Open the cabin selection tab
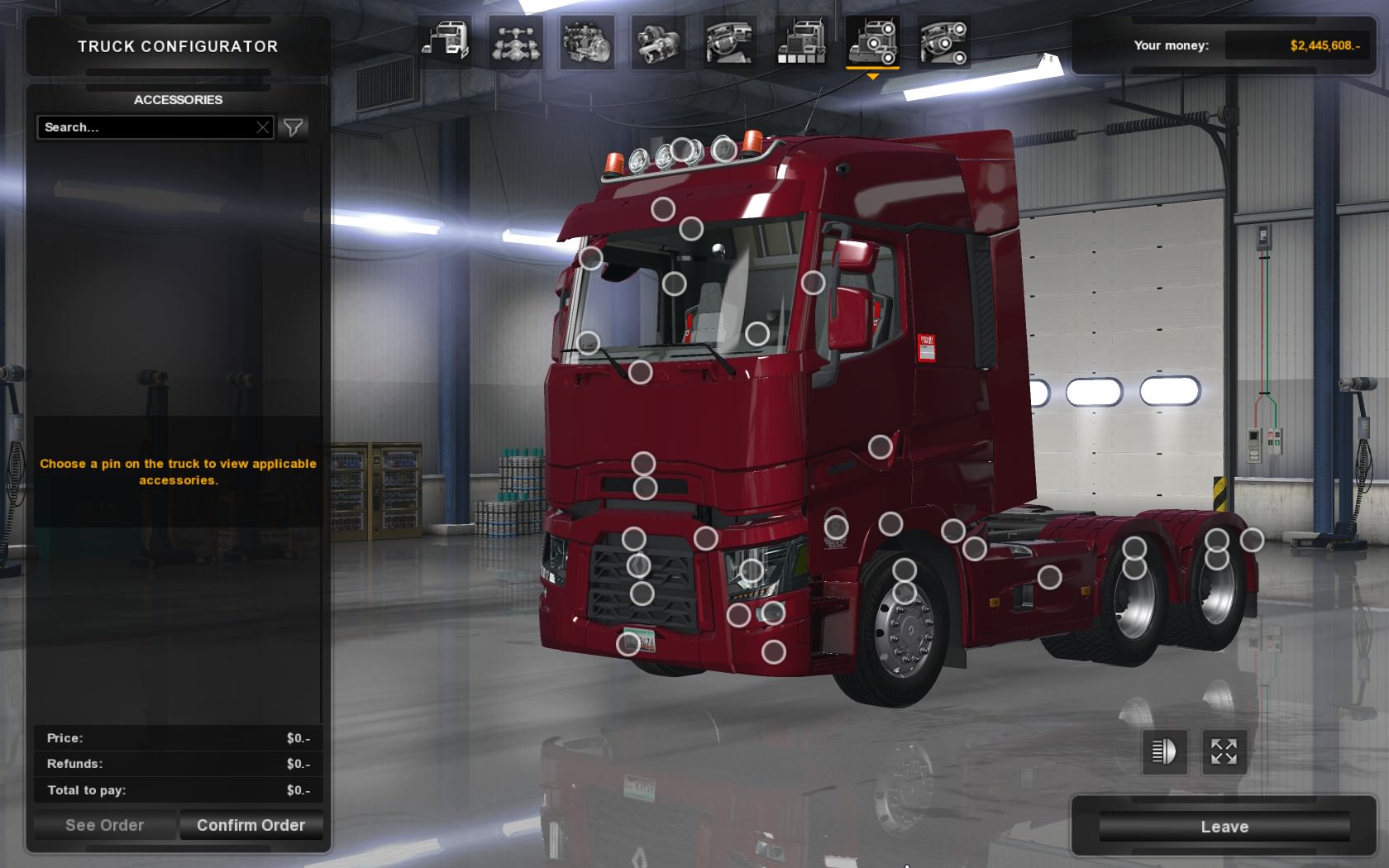Viewport: 1389px width, 868px height. tap(446, 41)
